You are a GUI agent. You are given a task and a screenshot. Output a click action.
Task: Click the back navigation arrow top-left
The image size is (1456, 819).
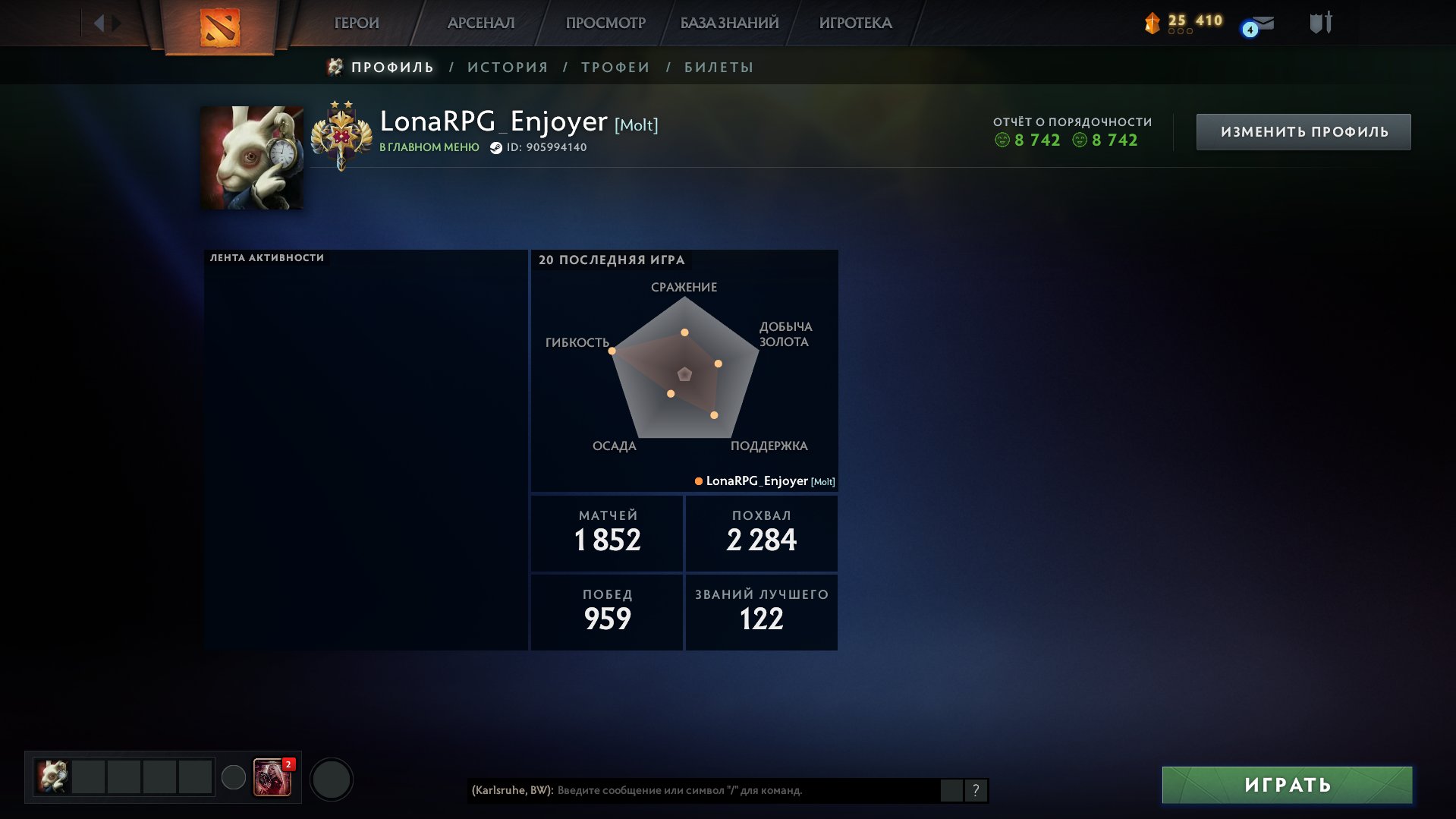click(x=98, y=21)
